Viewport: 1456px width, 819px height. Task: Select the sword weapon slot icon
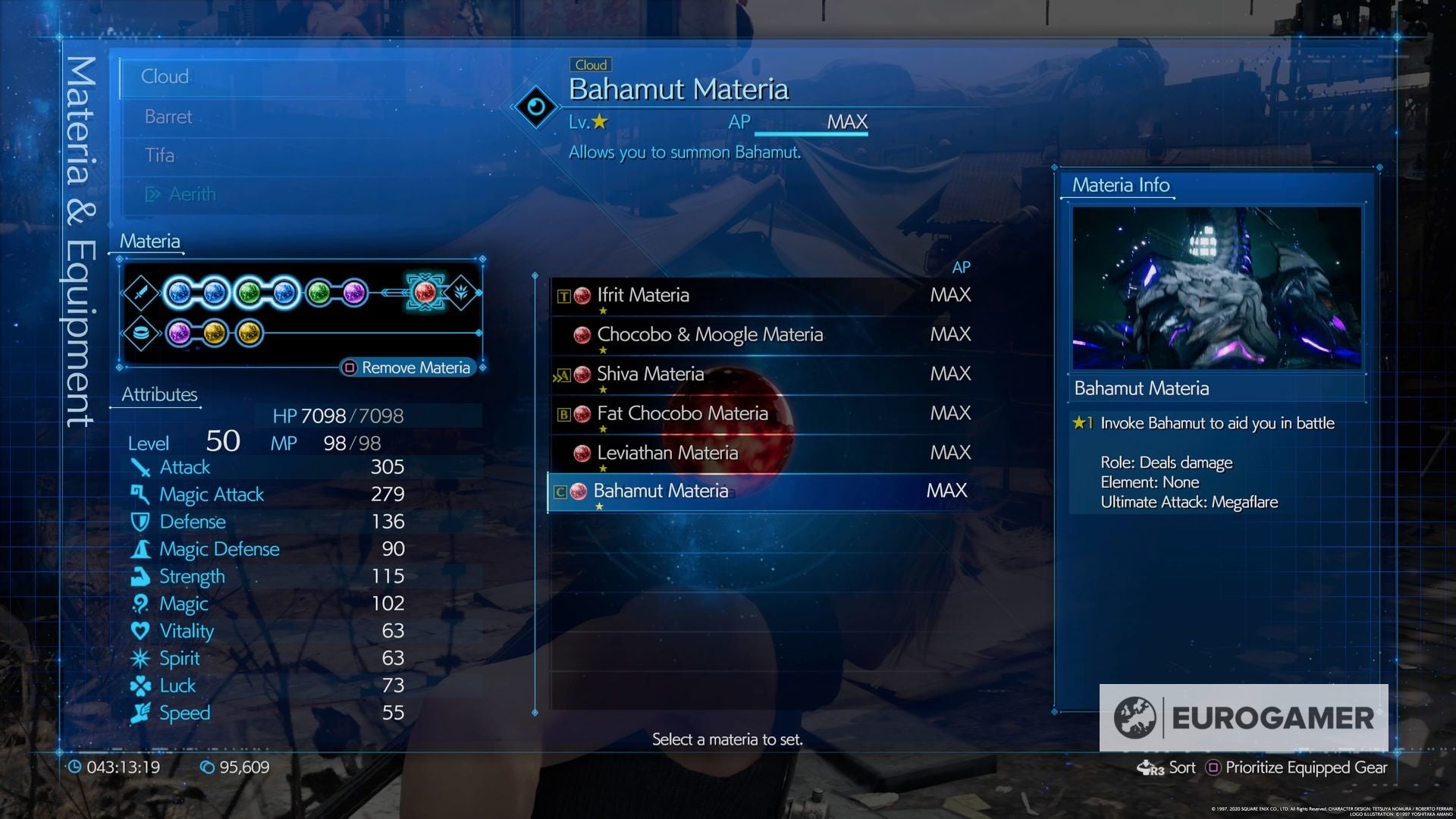point(142,292)
